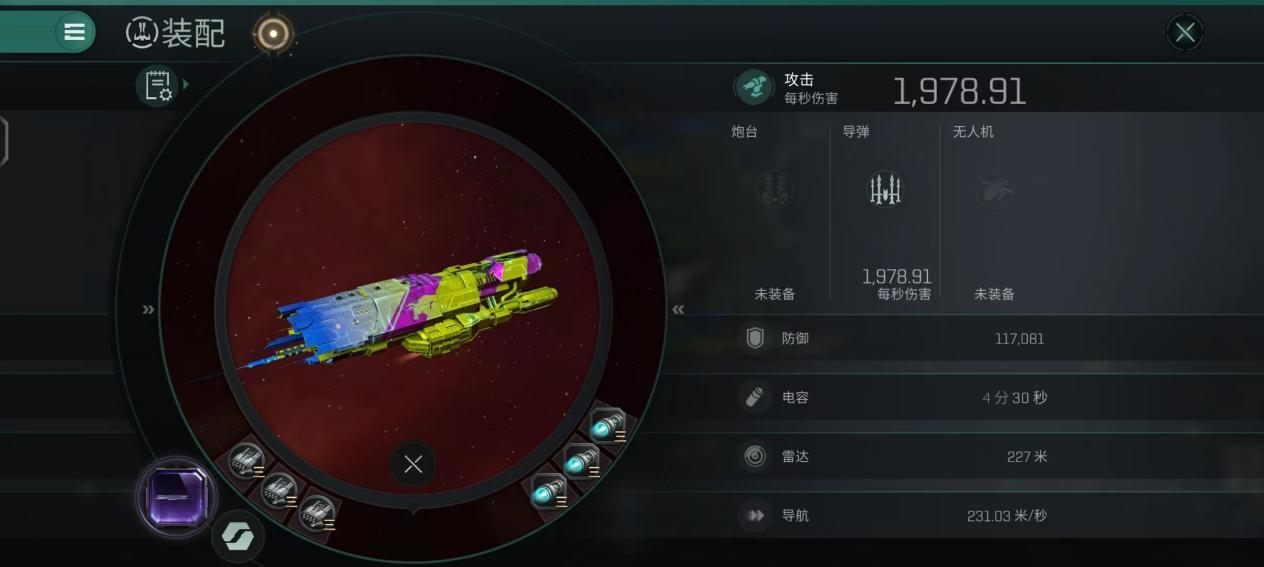Image resolution: width=1264 pixels, height=567 pixels.
Task: Tap the round swap icon under the cube
Action: point(238,537)
